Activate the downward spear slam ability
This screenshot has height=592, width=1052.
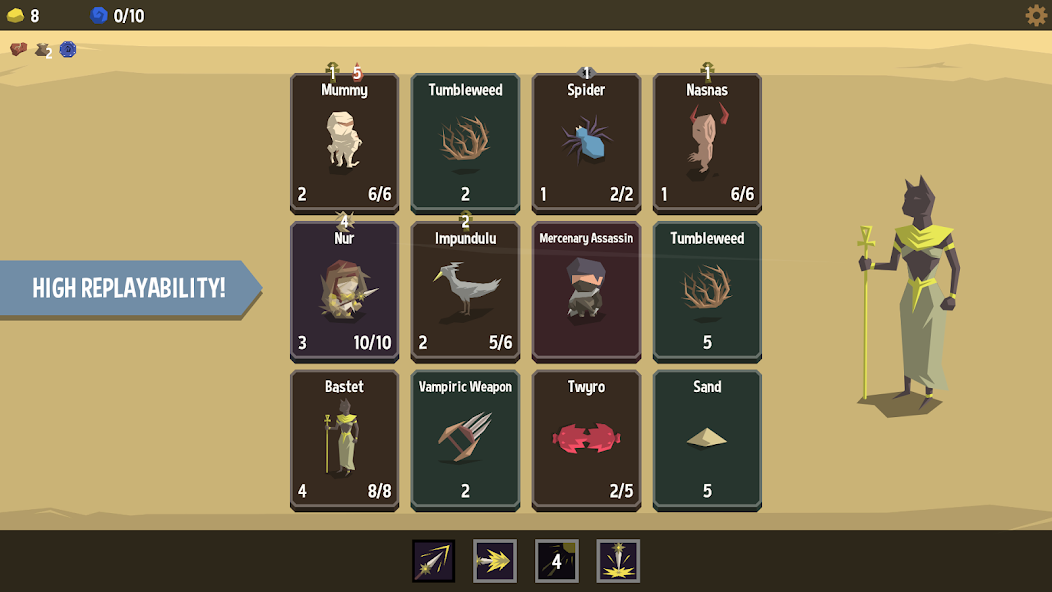tap(618, 561)
